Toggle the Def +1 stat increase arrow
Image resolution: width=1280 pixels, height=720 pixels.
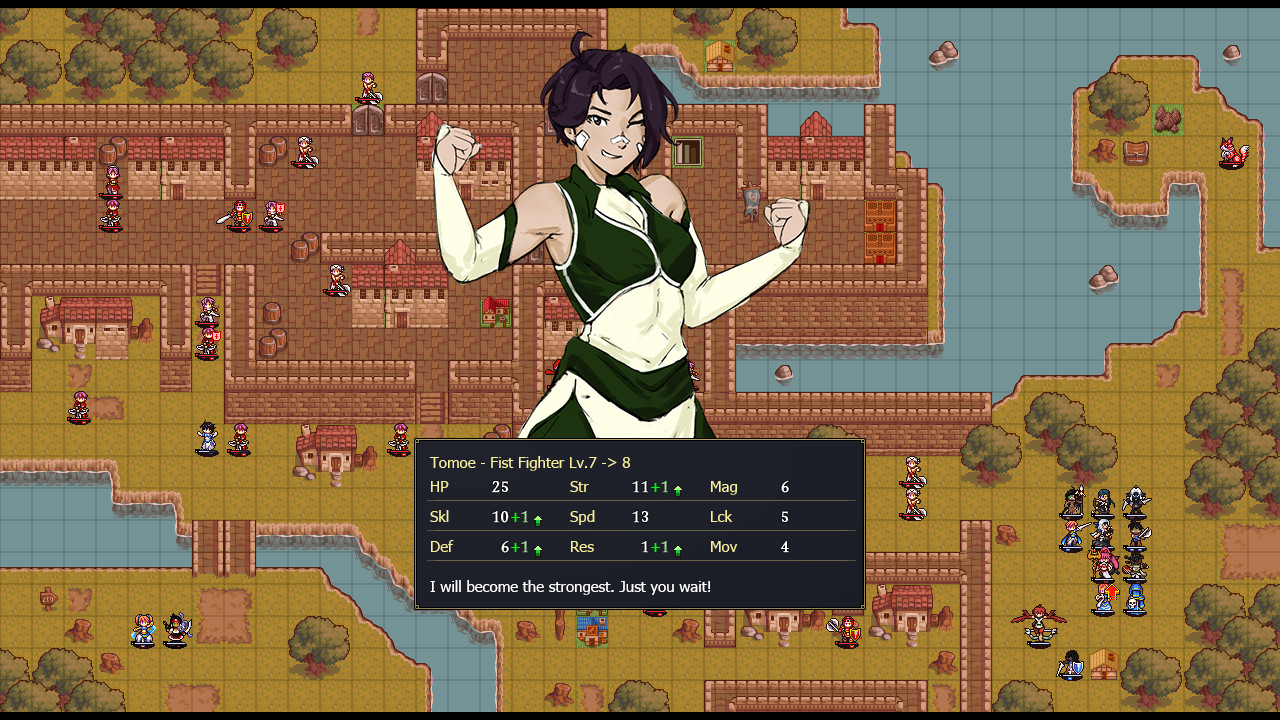pos(537,547)
